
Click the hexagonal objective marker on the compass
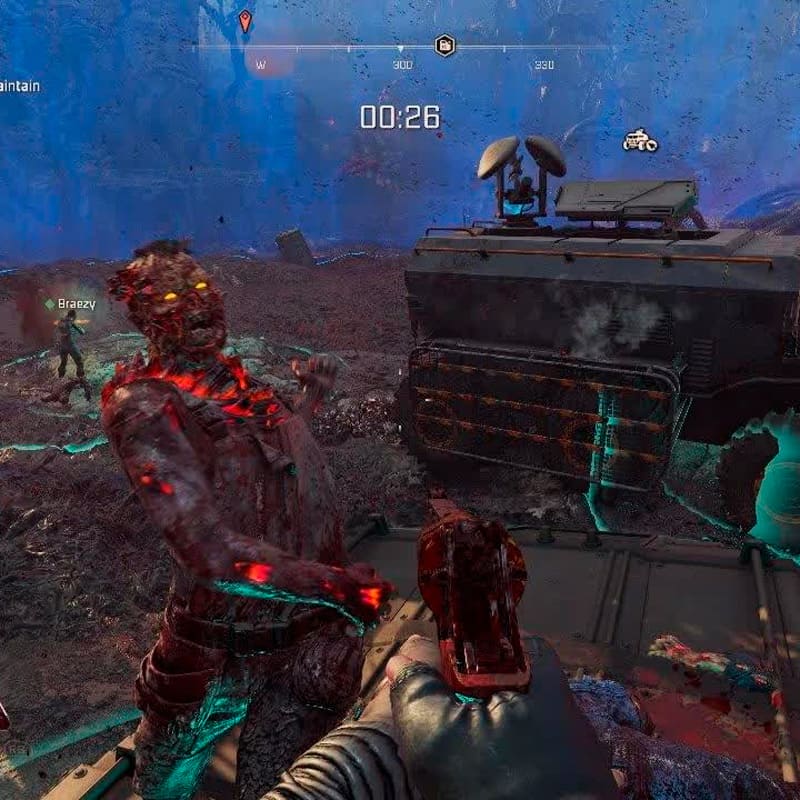tap(445, 45)
